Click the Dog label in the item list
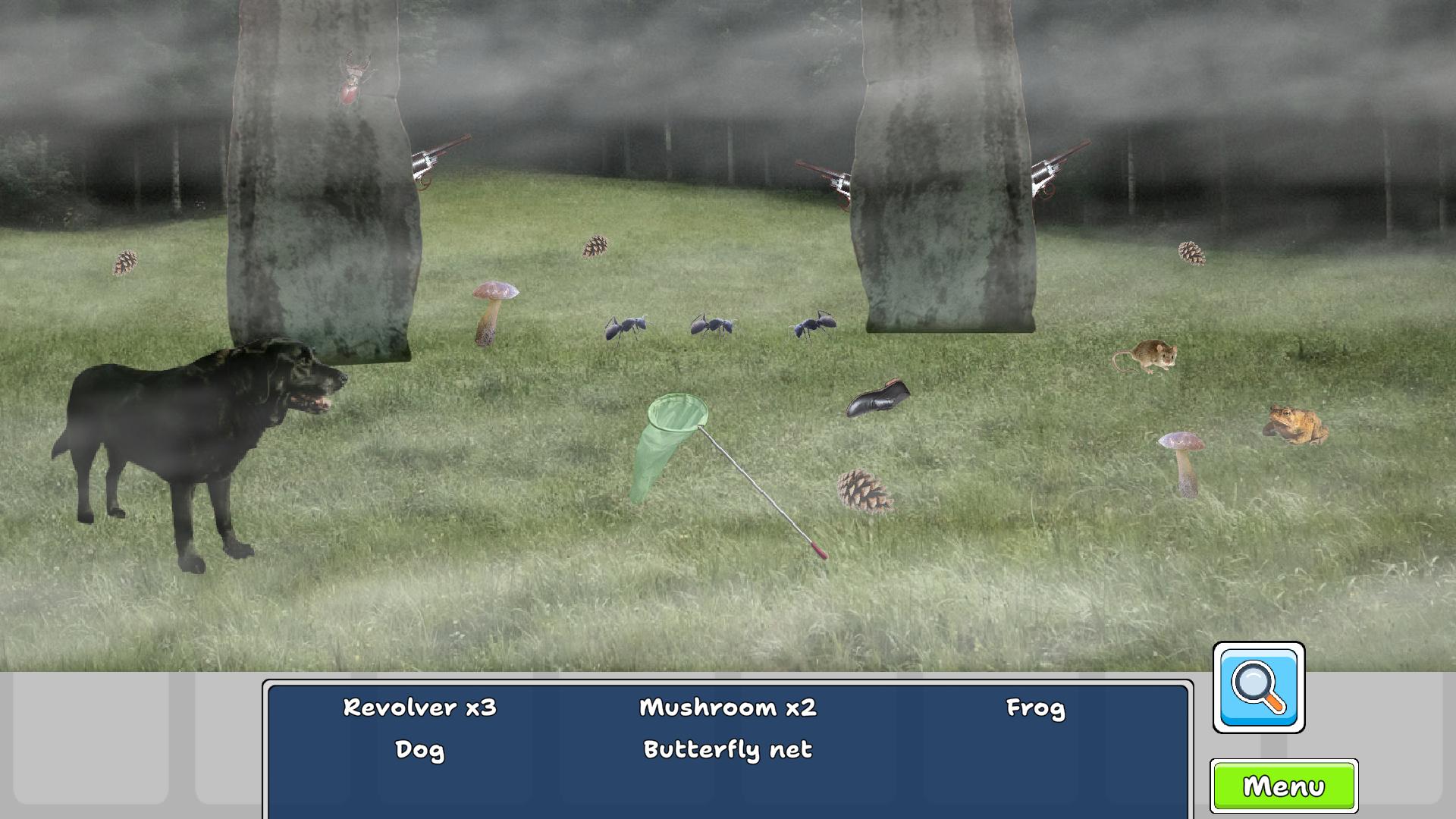 [419, 749]
